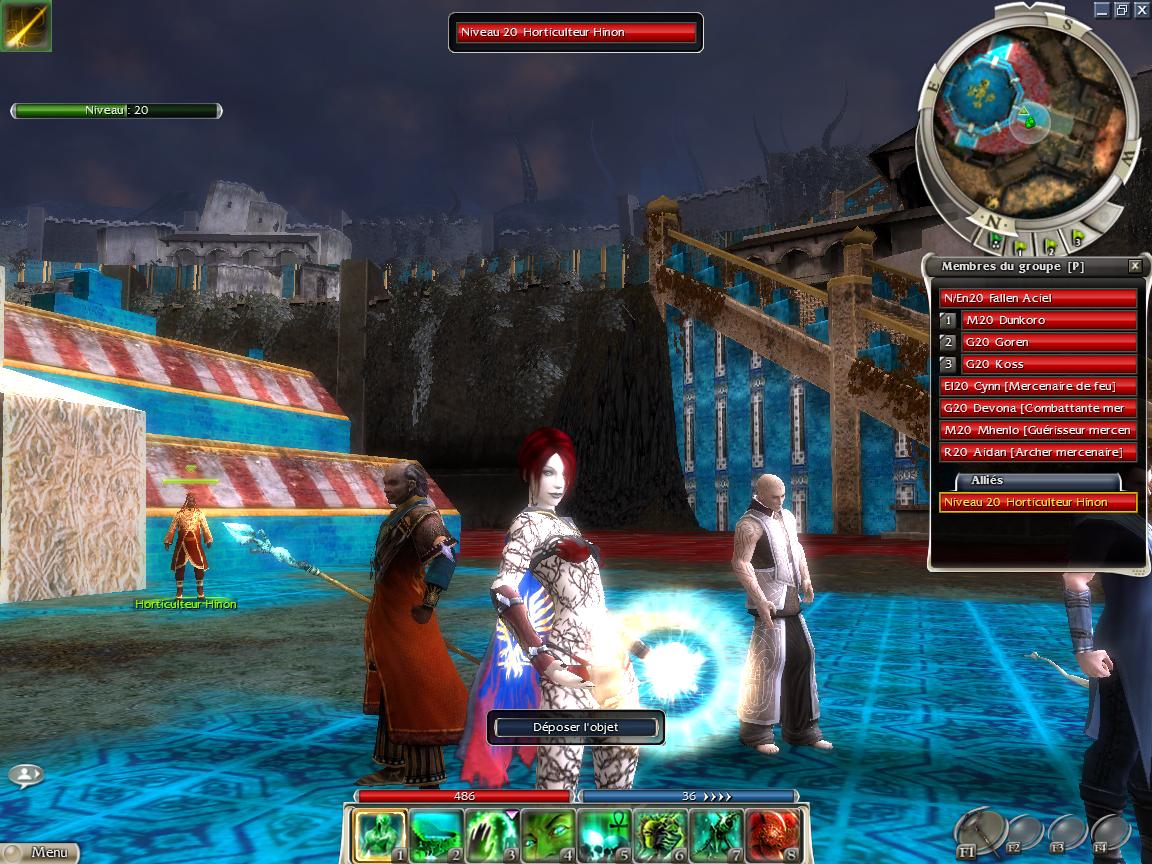Select party member G20 Goren

(1049, 342)
